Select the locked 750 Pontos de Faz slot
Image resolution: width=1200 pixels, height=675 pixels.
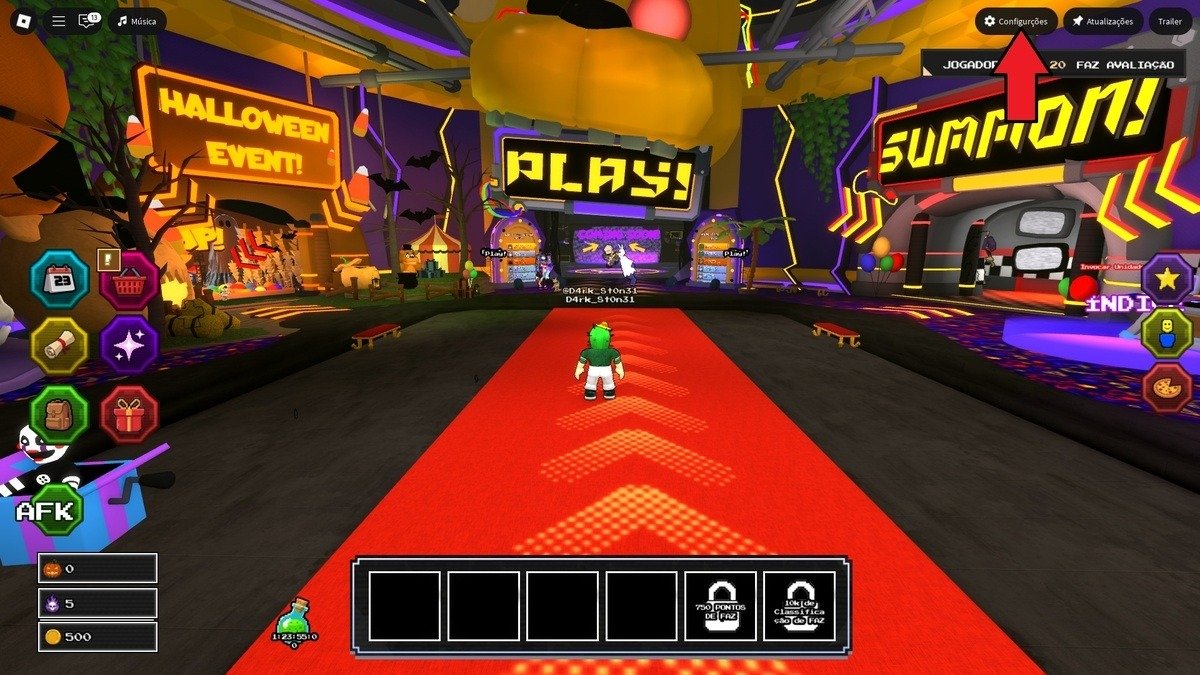[x=720, y=606]
